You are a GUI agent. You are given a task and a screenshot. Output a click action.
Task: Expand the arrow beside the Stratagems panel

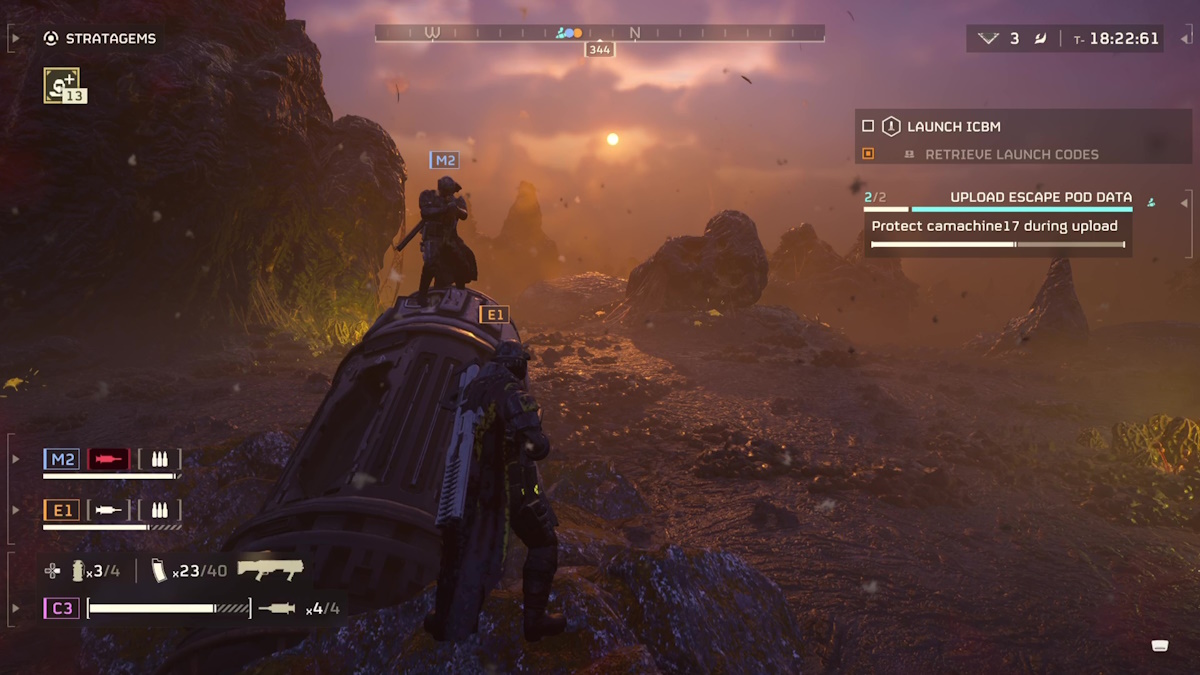14,39
